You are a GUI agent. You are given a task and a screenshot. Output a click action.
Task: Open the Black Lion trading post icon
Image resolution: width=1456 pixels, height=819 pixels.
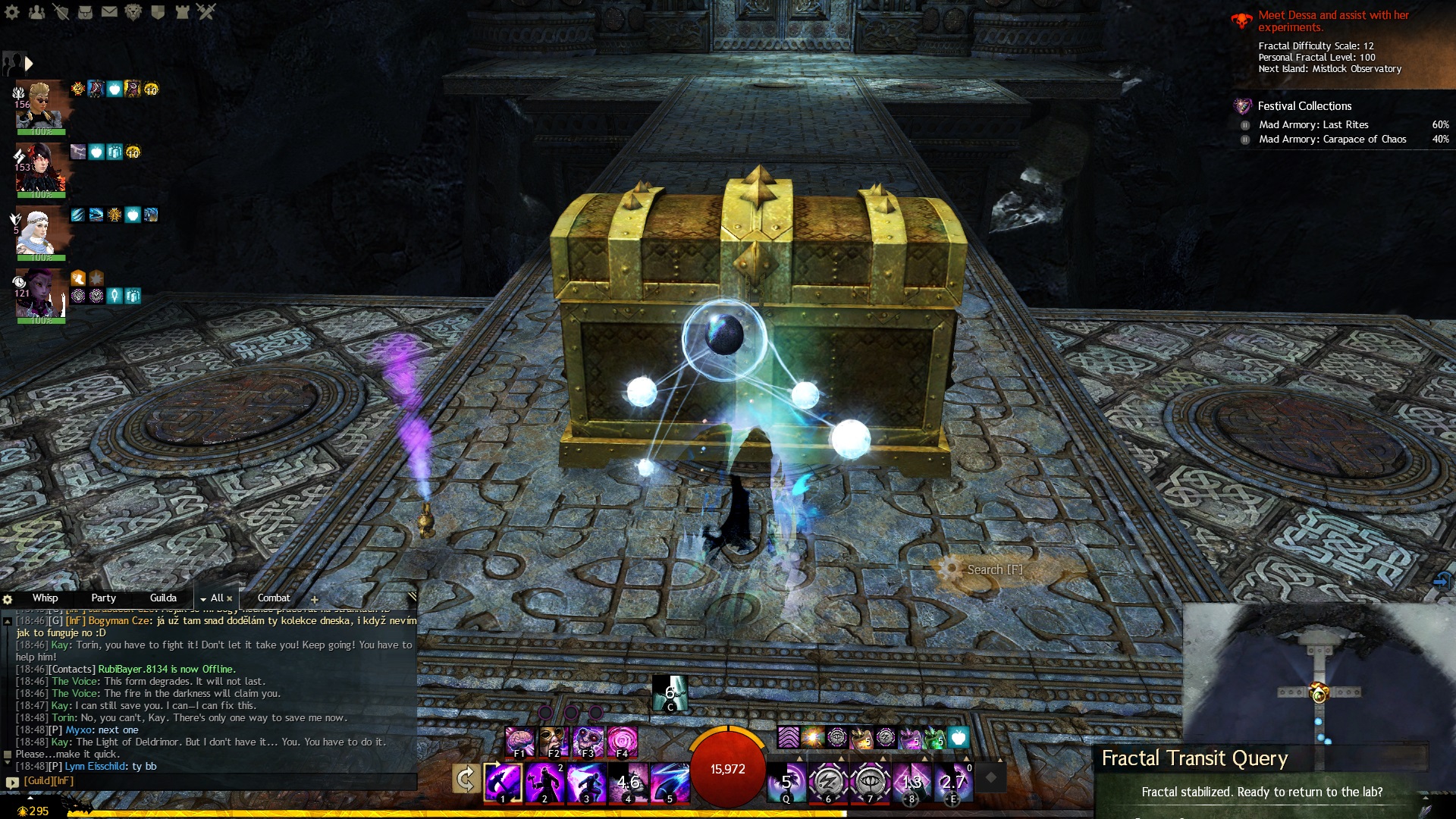tap(133, 11)
